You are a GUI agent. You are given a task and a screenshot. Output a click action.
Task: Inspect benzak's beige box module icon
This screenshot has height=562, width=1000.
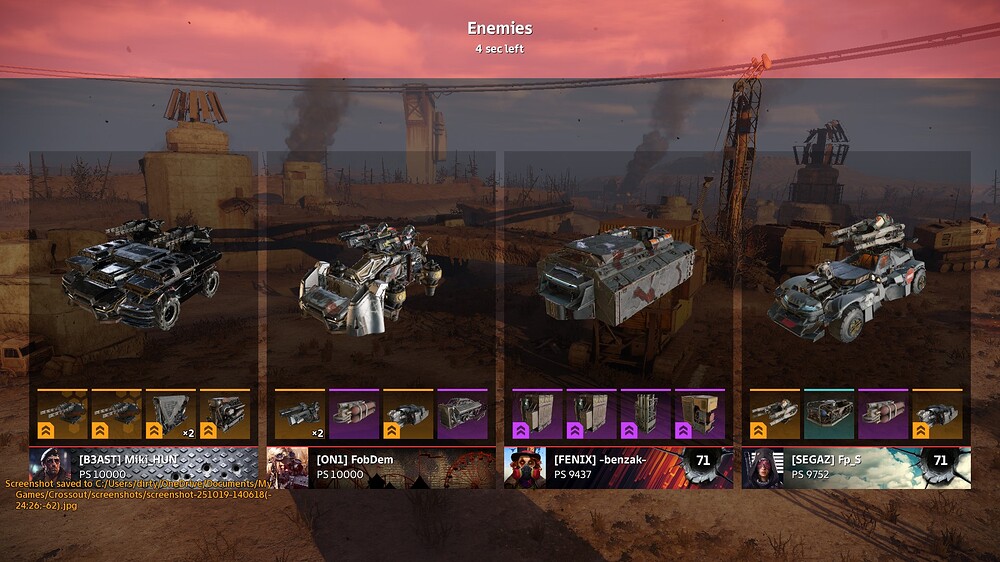coord(699,415)
